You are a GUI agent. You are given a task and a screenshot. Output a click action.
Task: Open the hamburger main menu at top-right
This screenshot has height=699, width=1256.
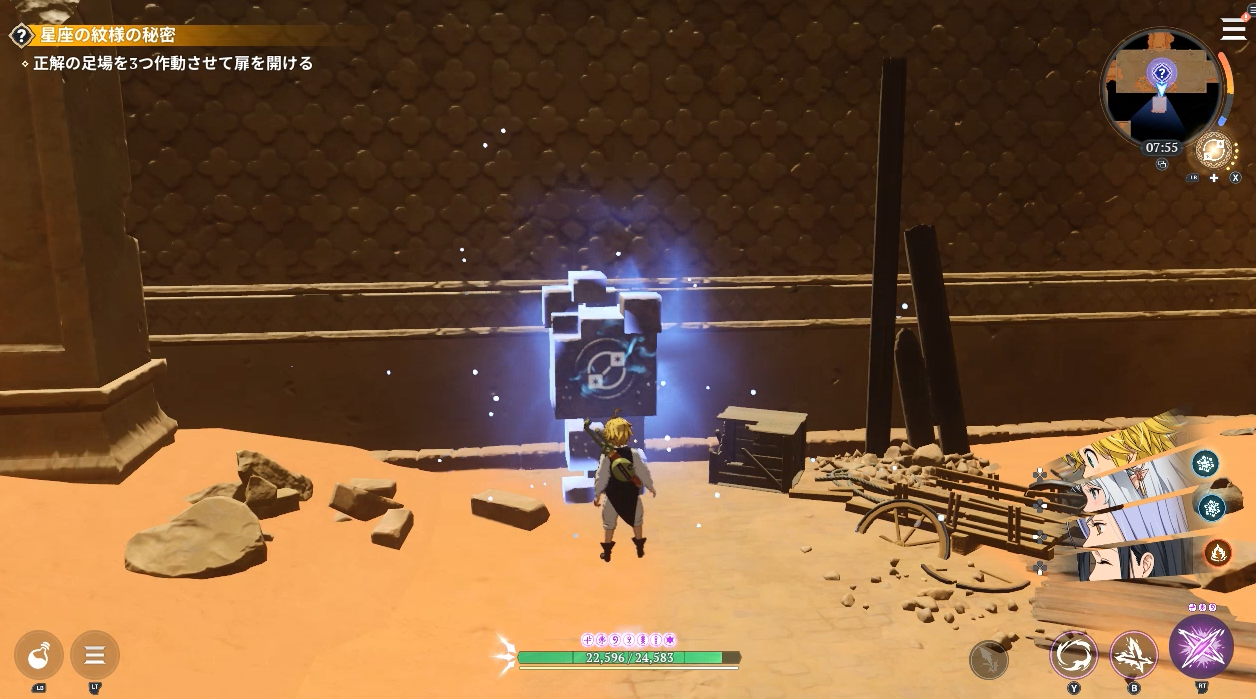[1233, 29]
